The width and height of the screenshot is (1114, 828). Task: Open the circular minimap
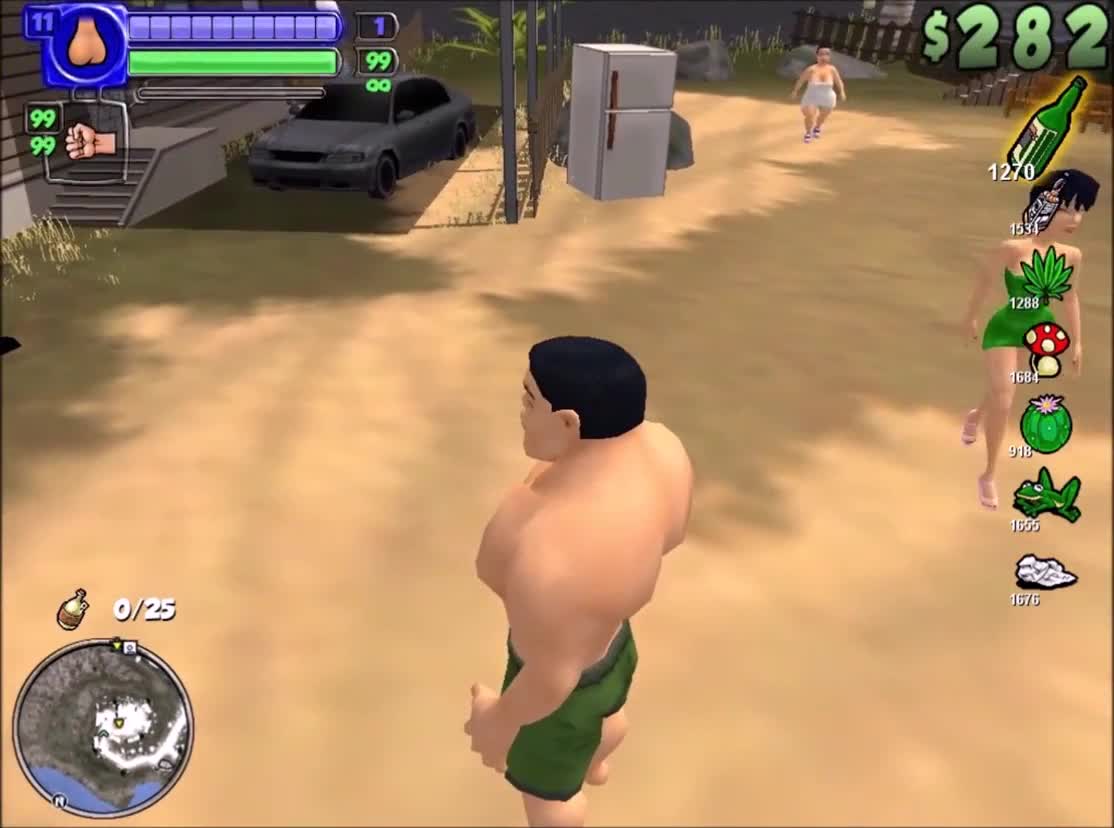[x=103, y=728]
